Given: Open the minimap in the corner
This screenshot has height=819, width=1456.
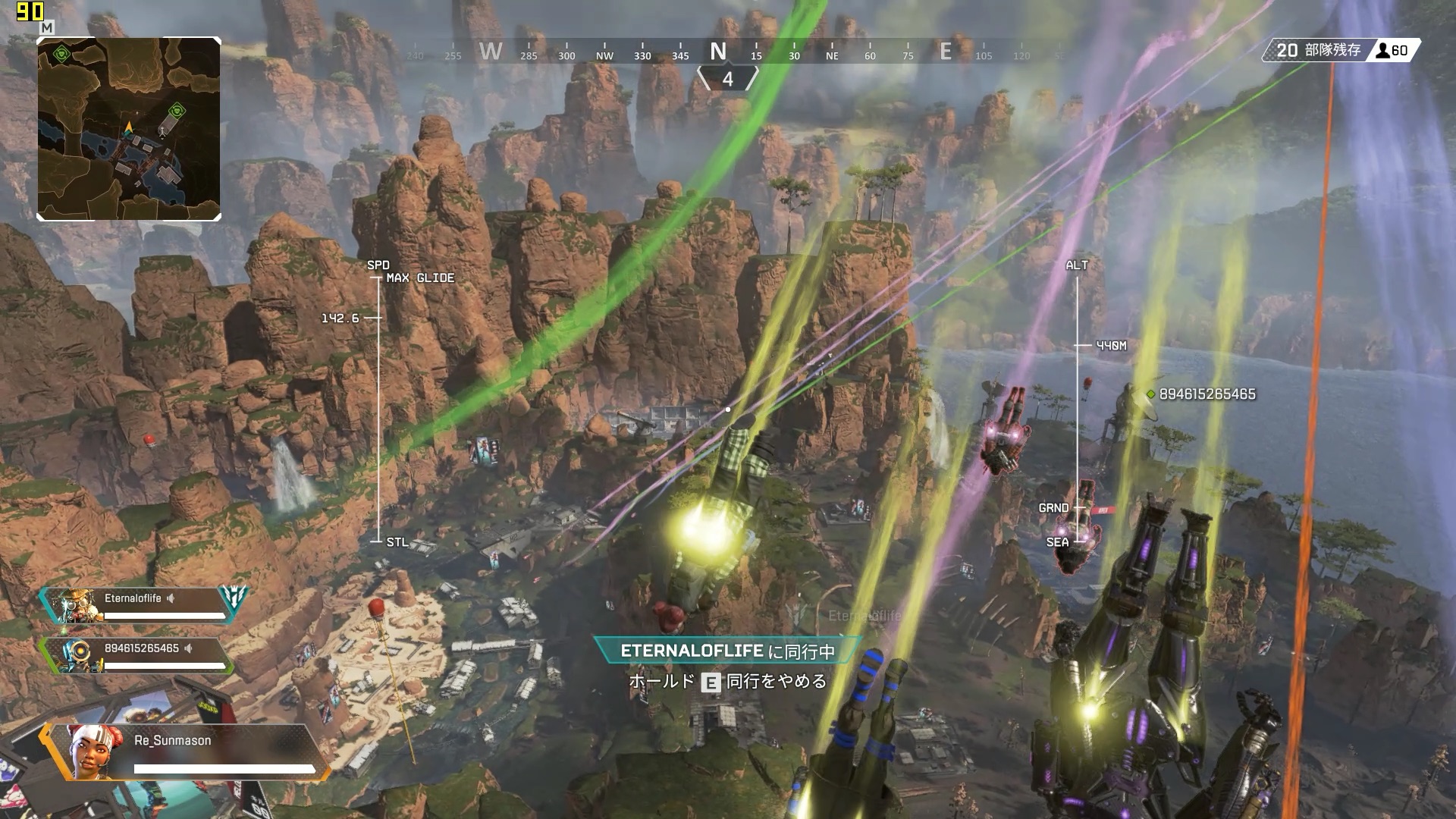Looking at the screenshot, I should (129, 129).
